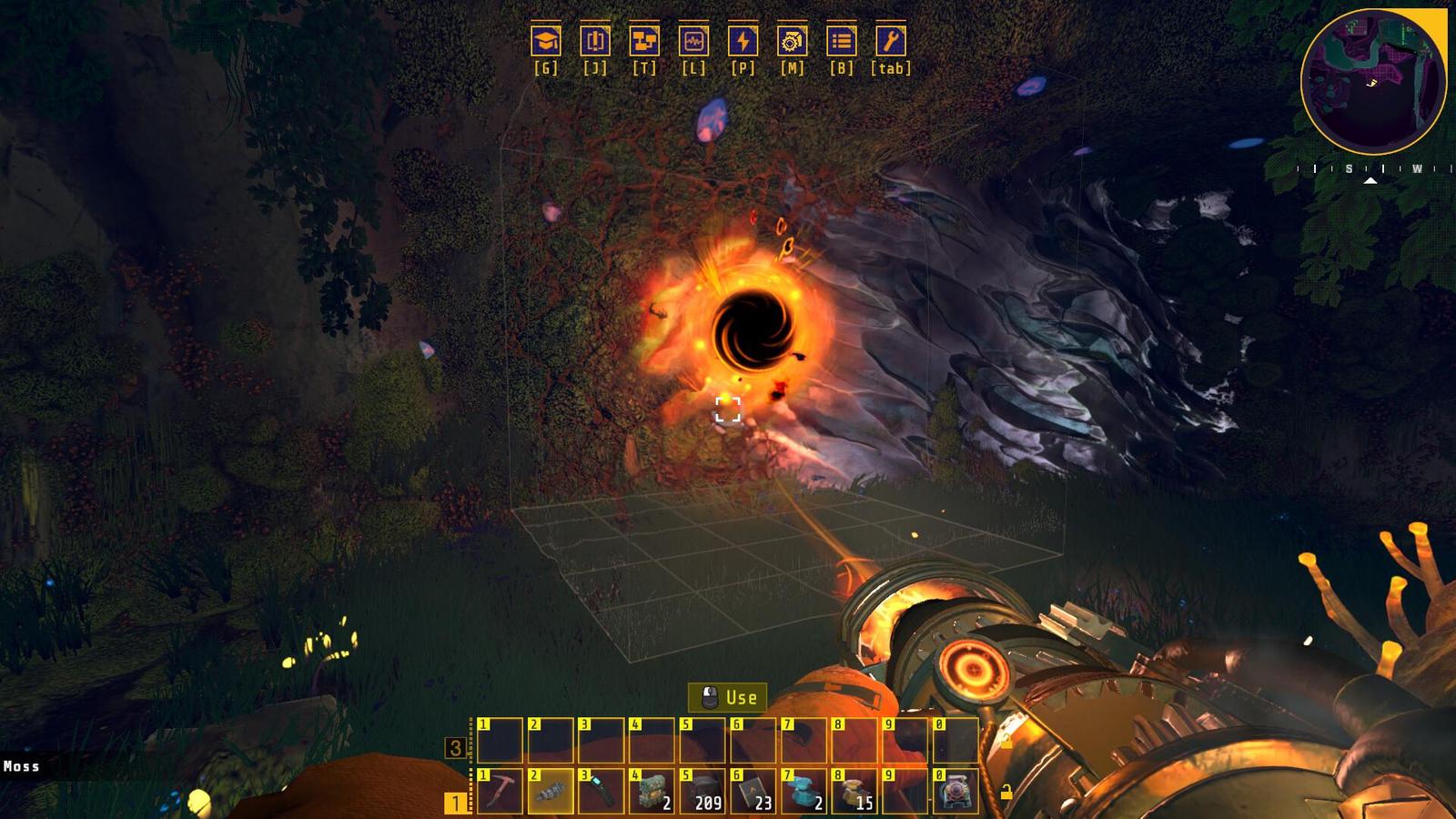Select the dark plate slot with count 23
The image size is (1456, 819).
click(x=753, y=791)
